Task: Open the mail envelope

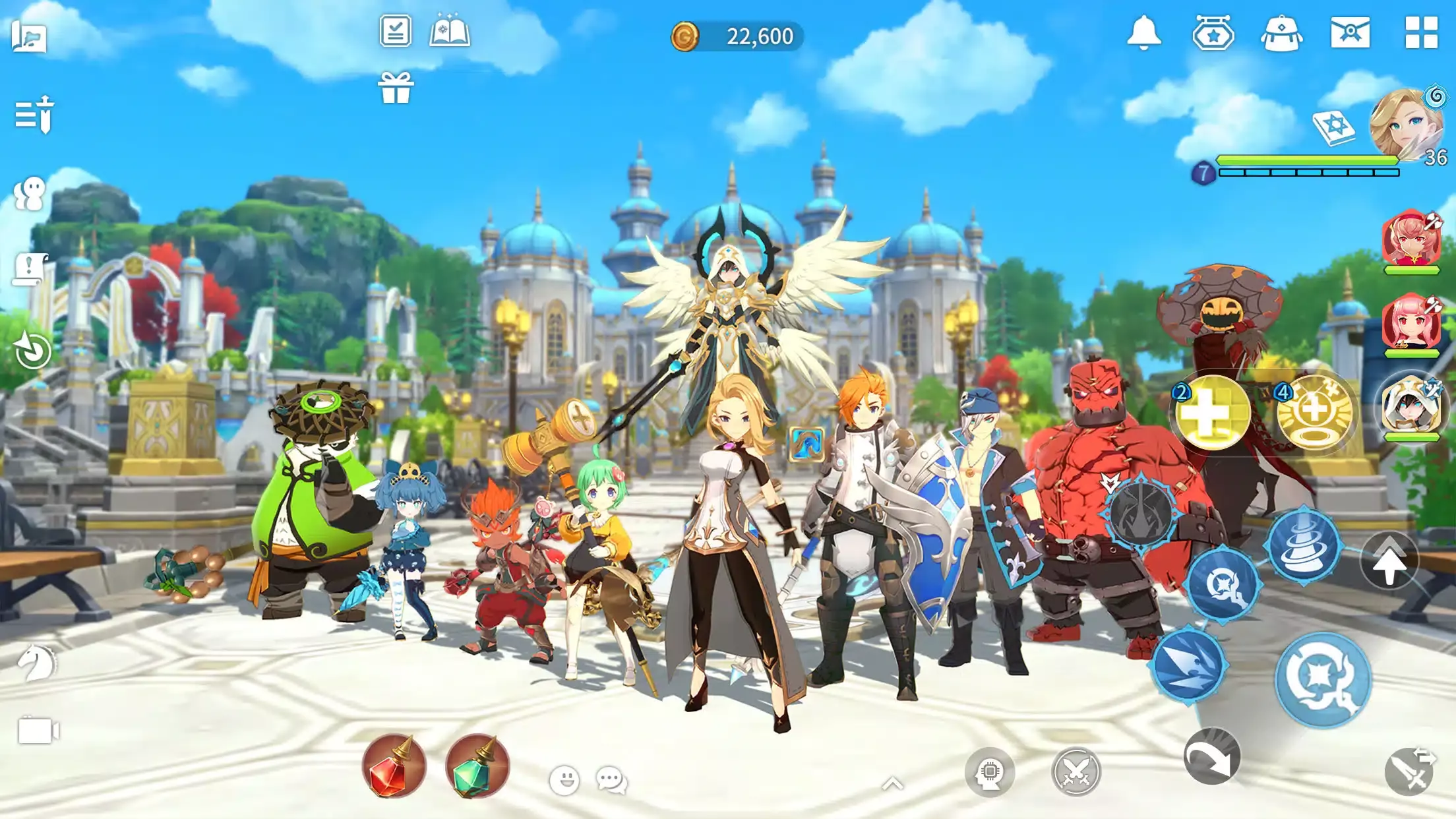Action: [1350, 32]
